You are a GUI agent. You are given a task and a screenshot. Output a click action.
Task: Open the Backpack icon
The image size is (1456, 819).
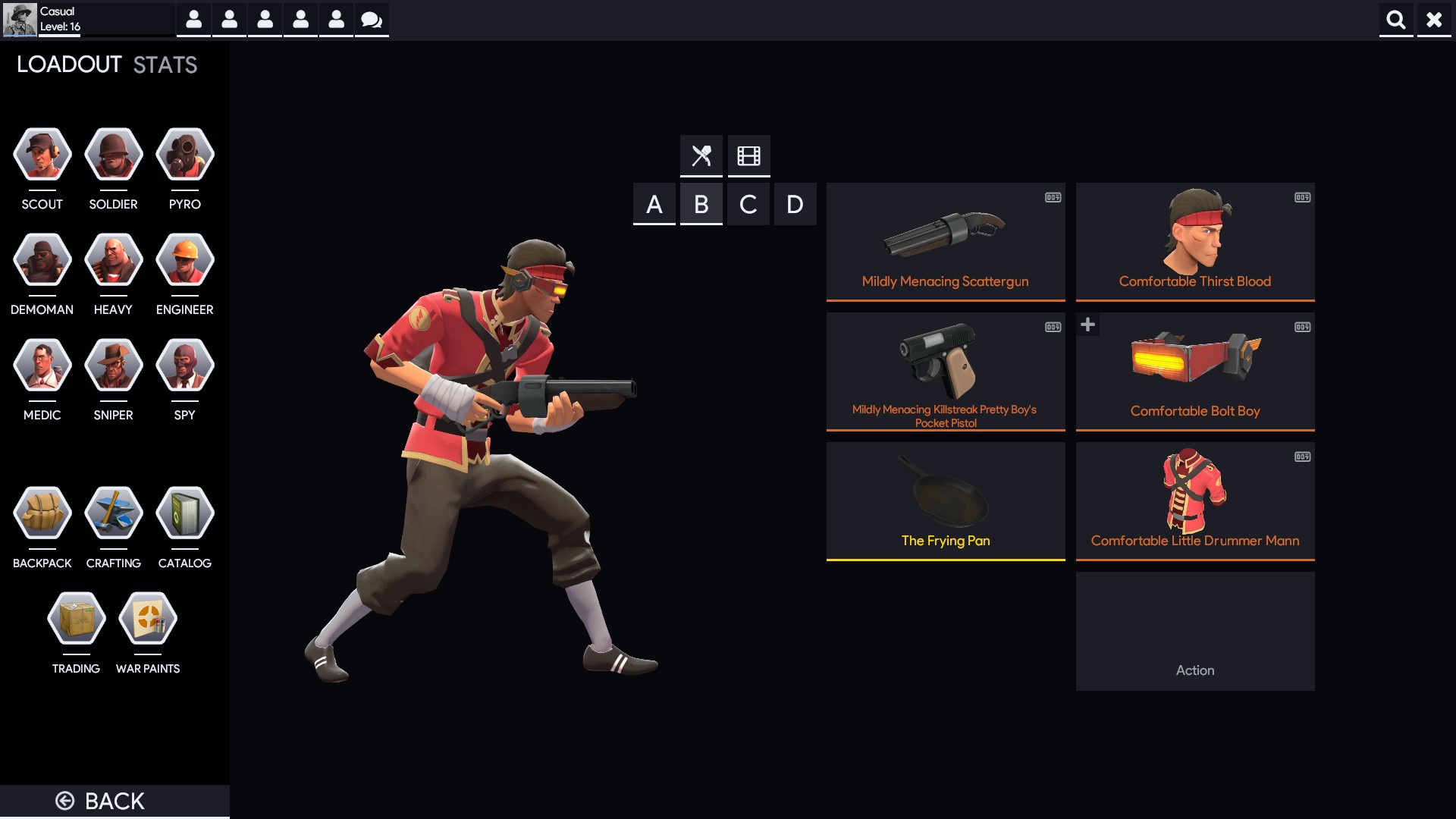42,513
